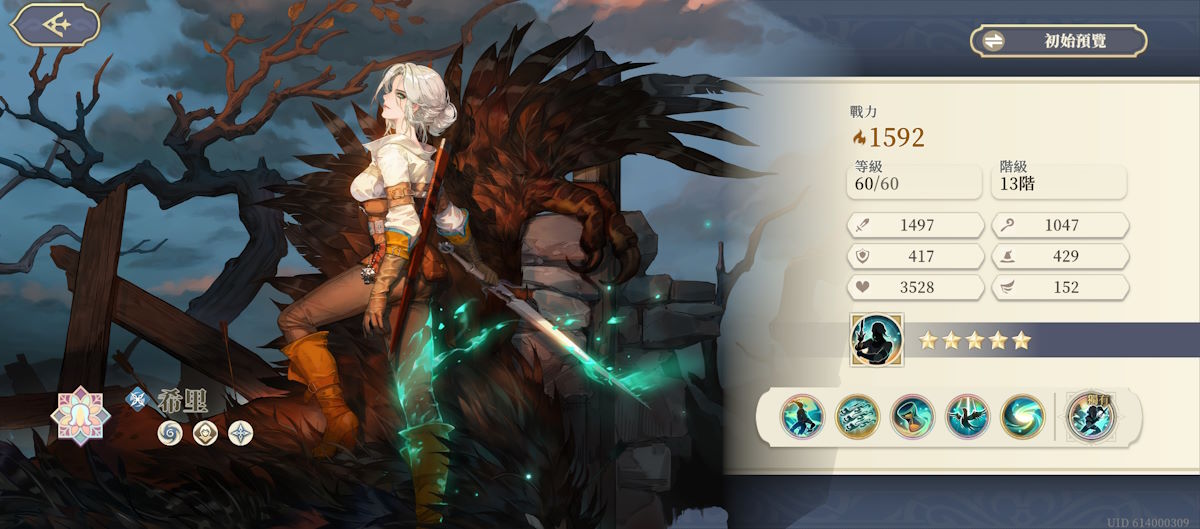Open the stained-glass flower emblem

(x=81, y=413)
